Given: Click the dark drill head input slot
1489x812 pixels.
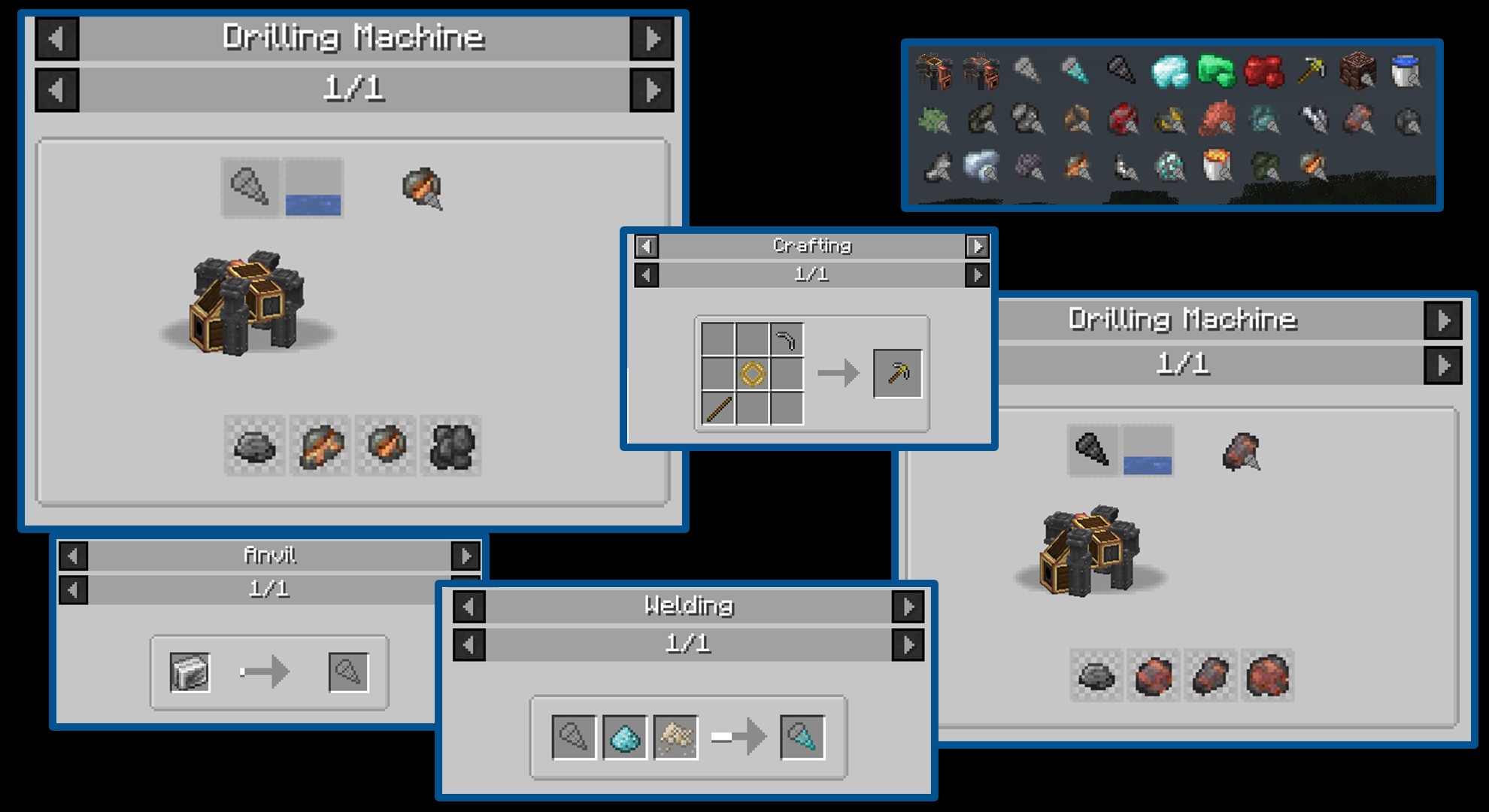Looking at the screenshot, I should [1092, 450].
